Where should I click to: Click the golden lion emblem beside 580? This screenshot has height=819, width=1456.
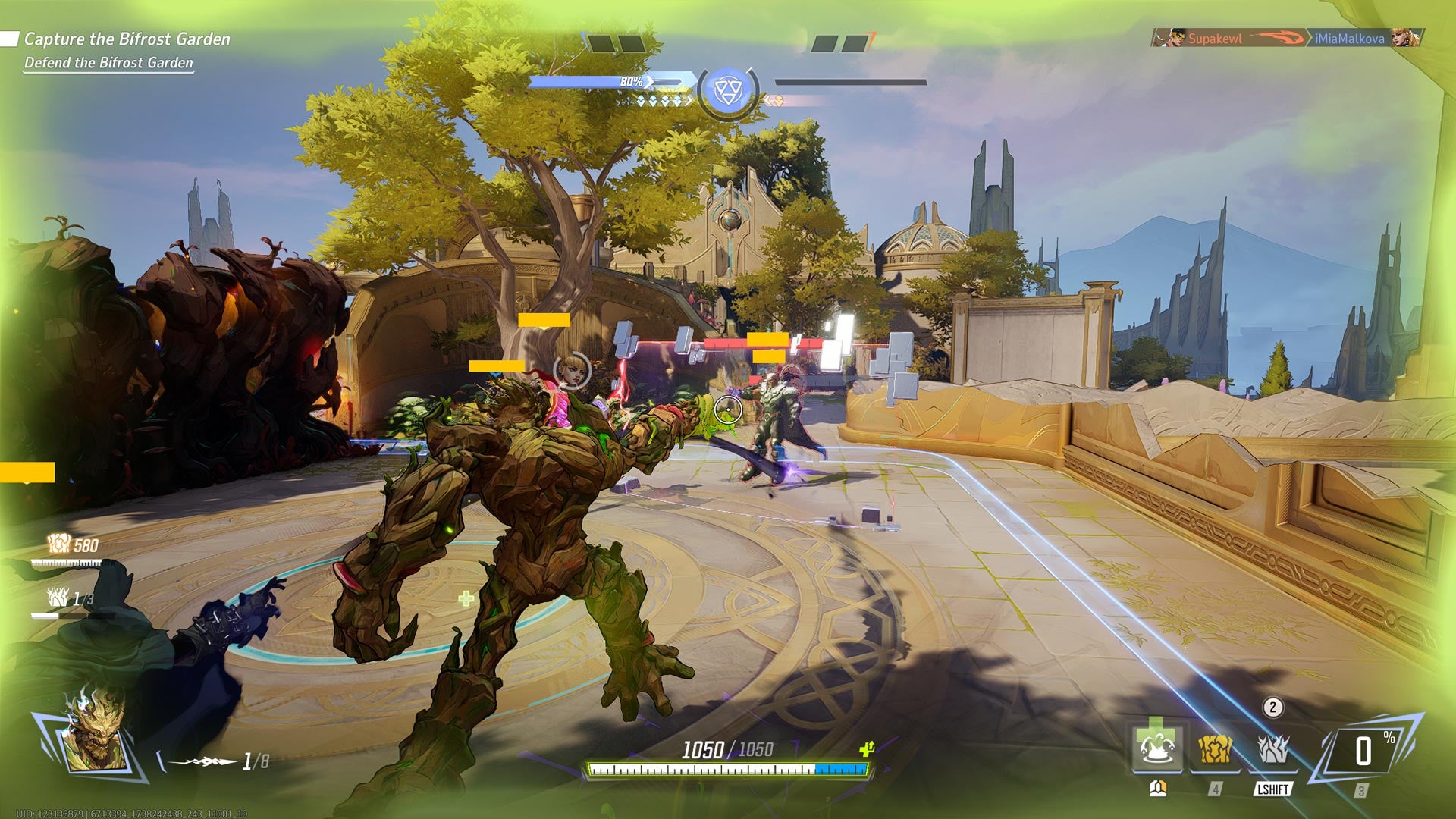click(59, 544)
